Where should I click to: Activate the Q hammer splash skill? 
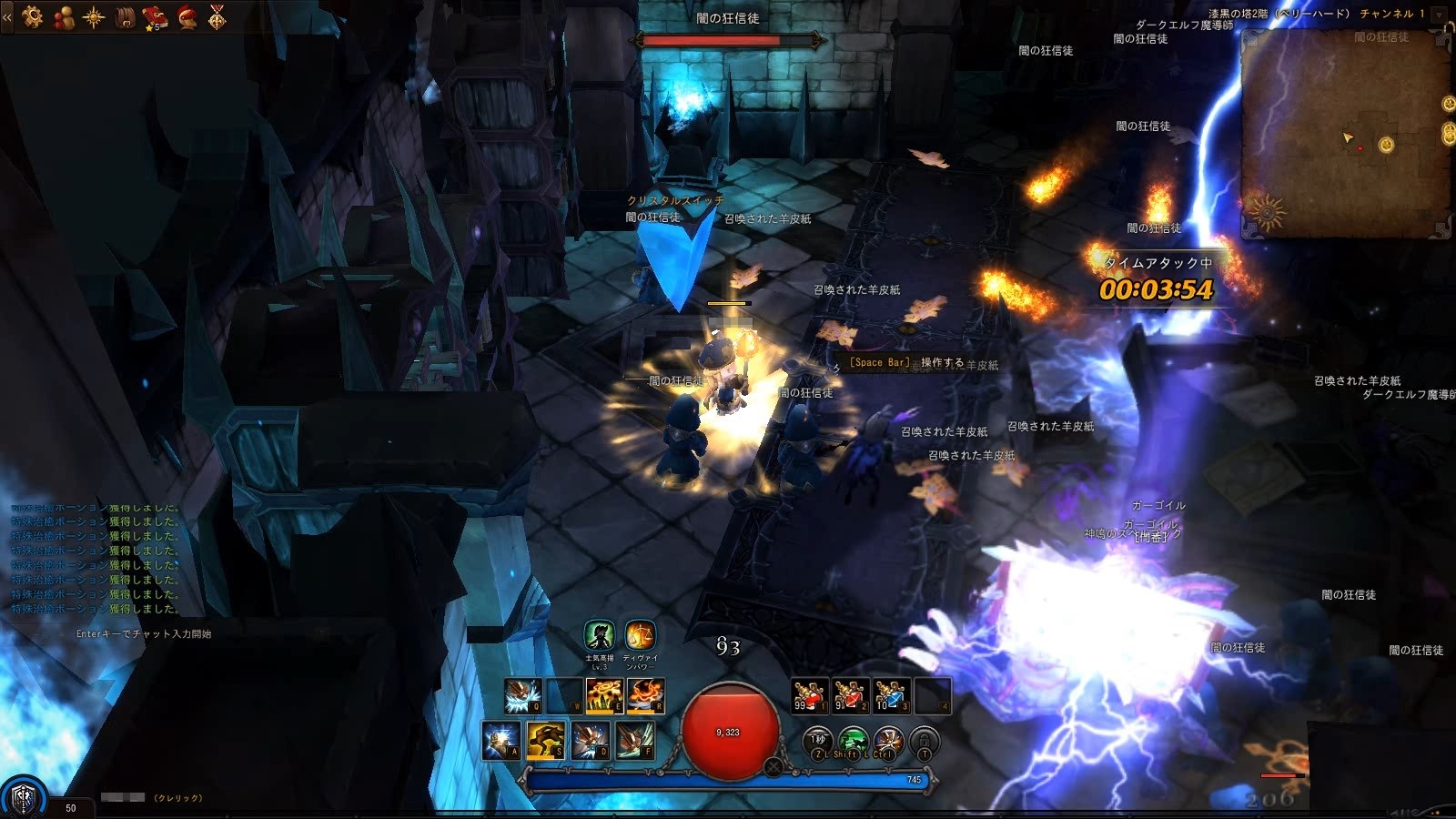(523, 696)
